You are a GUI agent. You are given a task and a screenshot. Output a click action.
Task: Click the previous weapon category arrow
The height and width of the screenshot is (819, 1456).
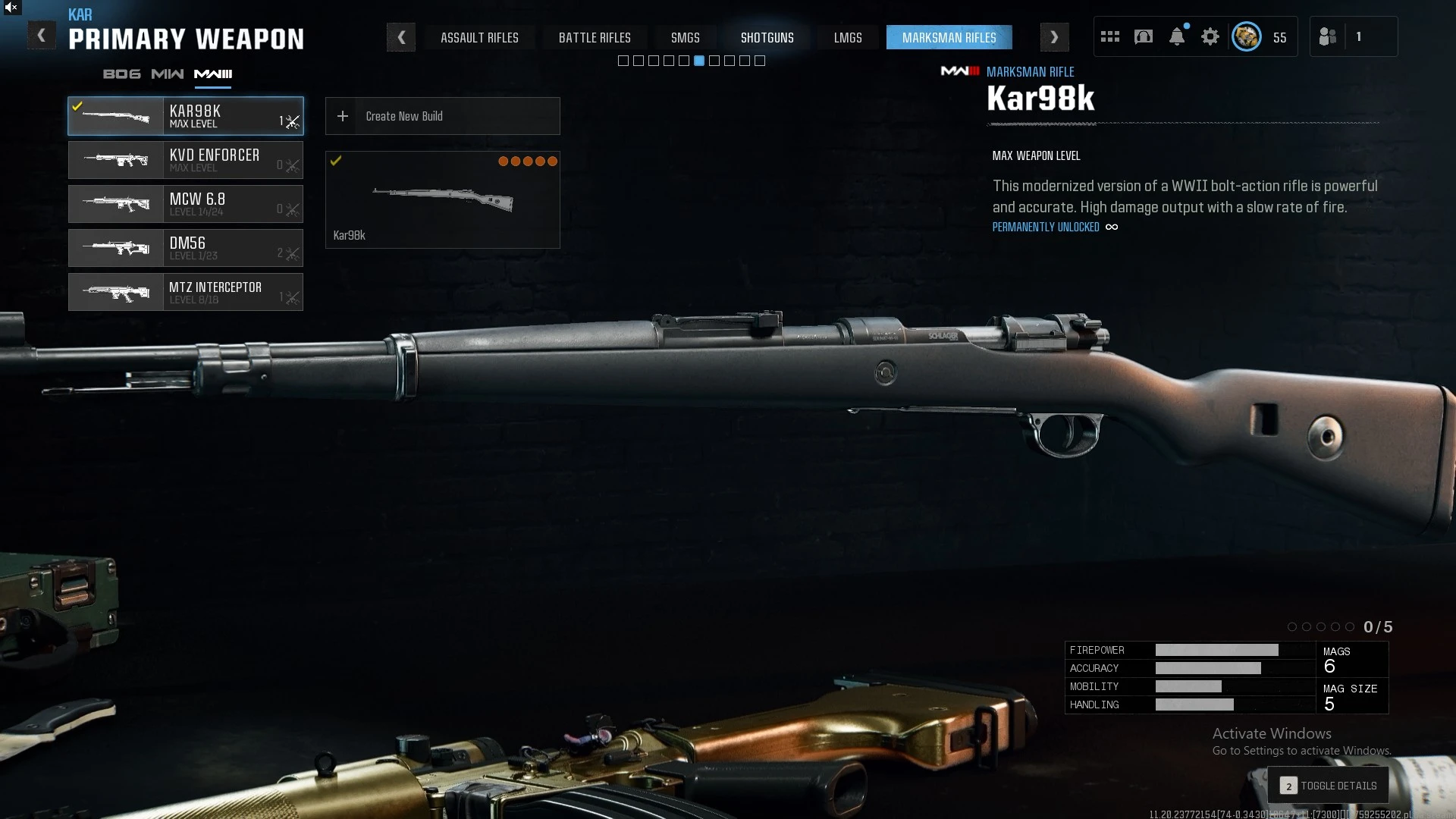point(401,37)
